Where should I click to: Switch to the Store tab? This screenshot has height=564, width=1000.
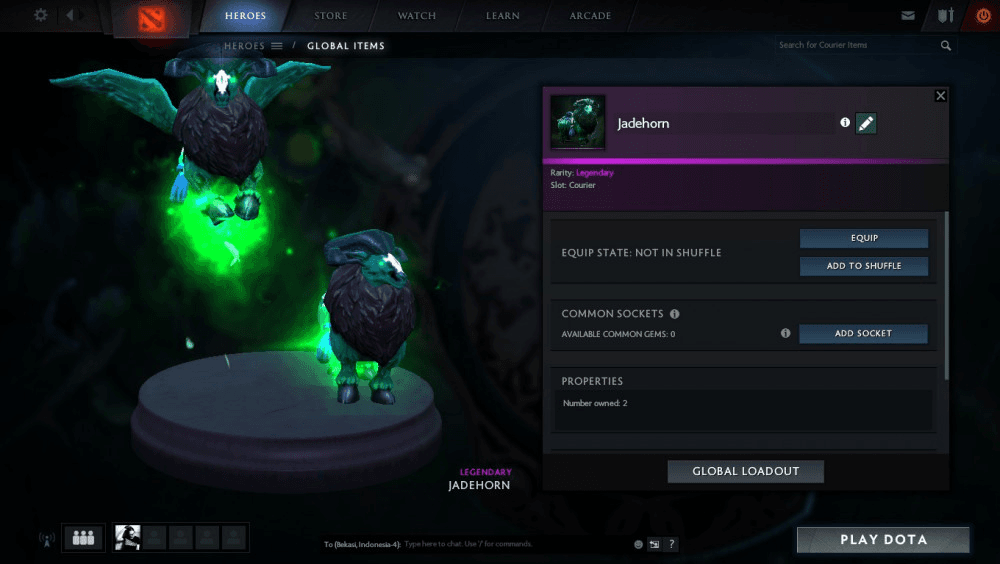(331, 16)
